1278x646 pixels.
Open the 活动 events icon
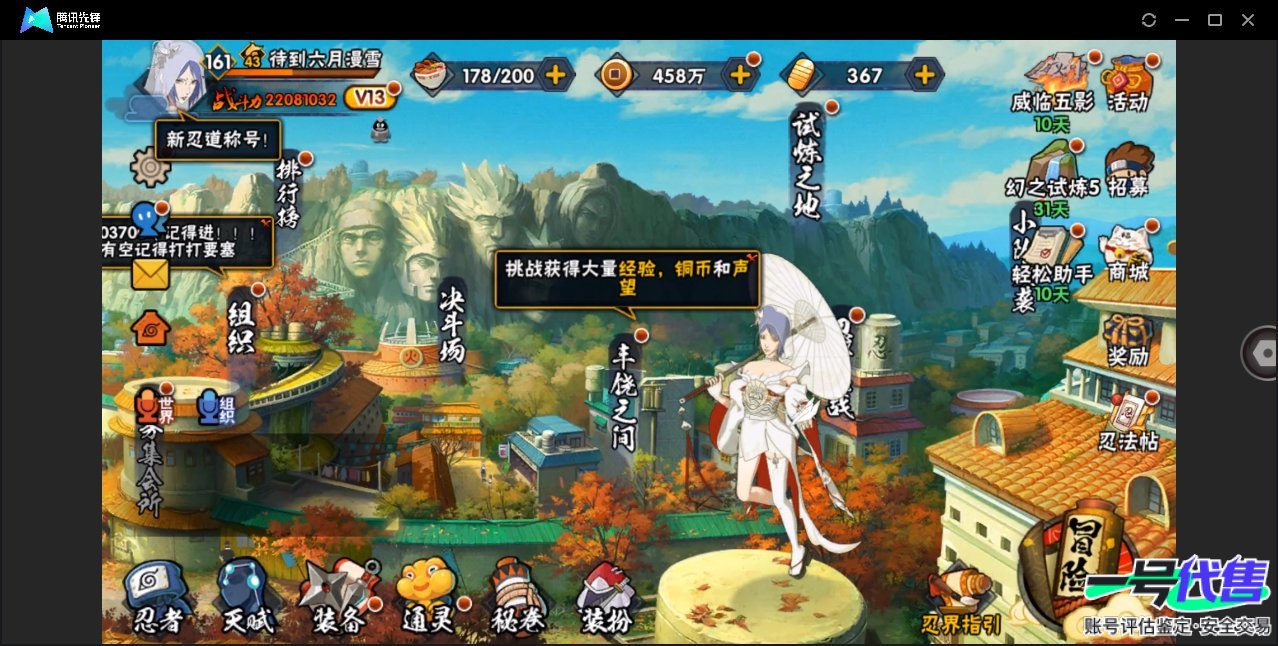(1127, 82)
